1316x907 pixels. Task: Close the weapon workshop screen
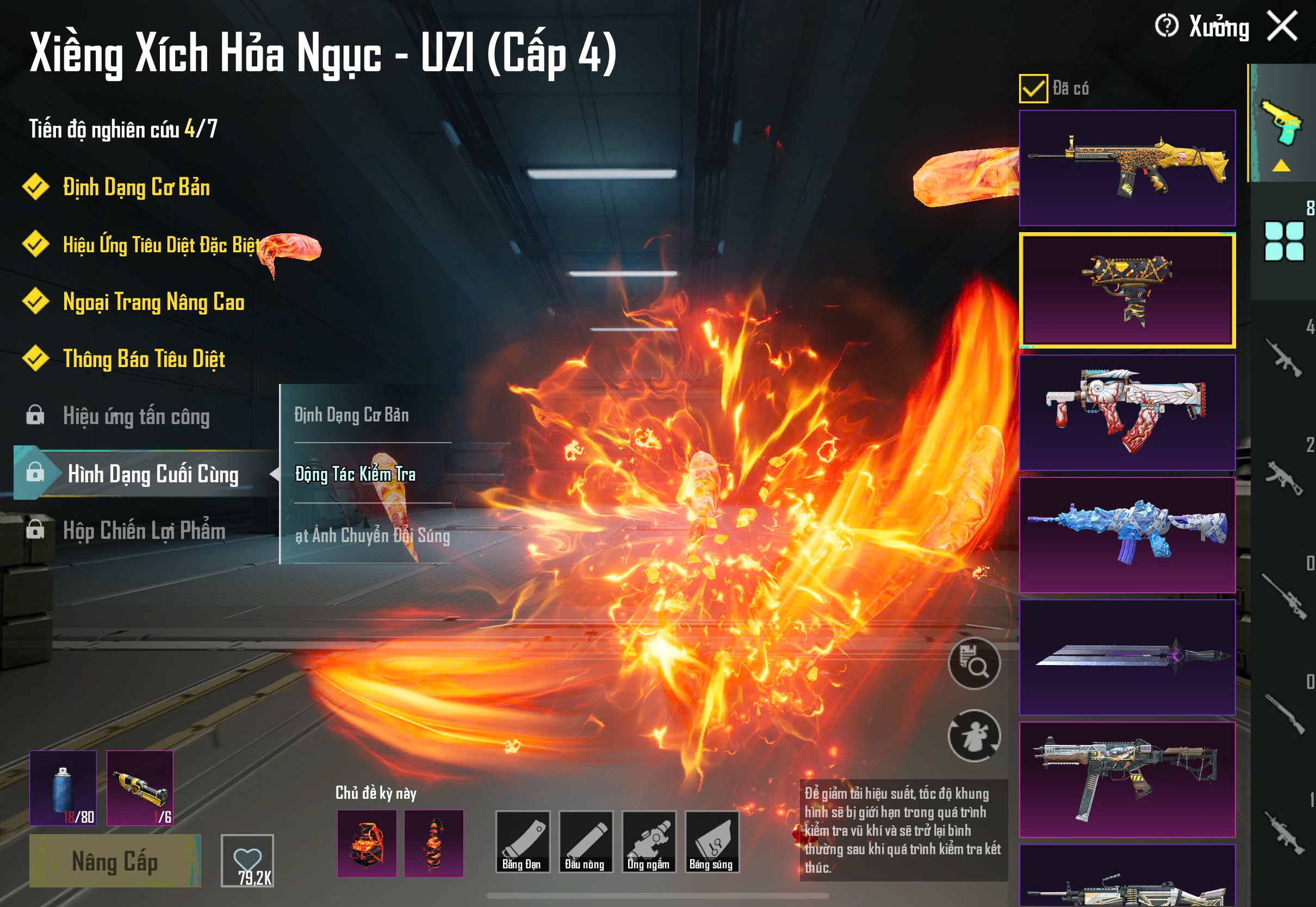pos(1282,27)
